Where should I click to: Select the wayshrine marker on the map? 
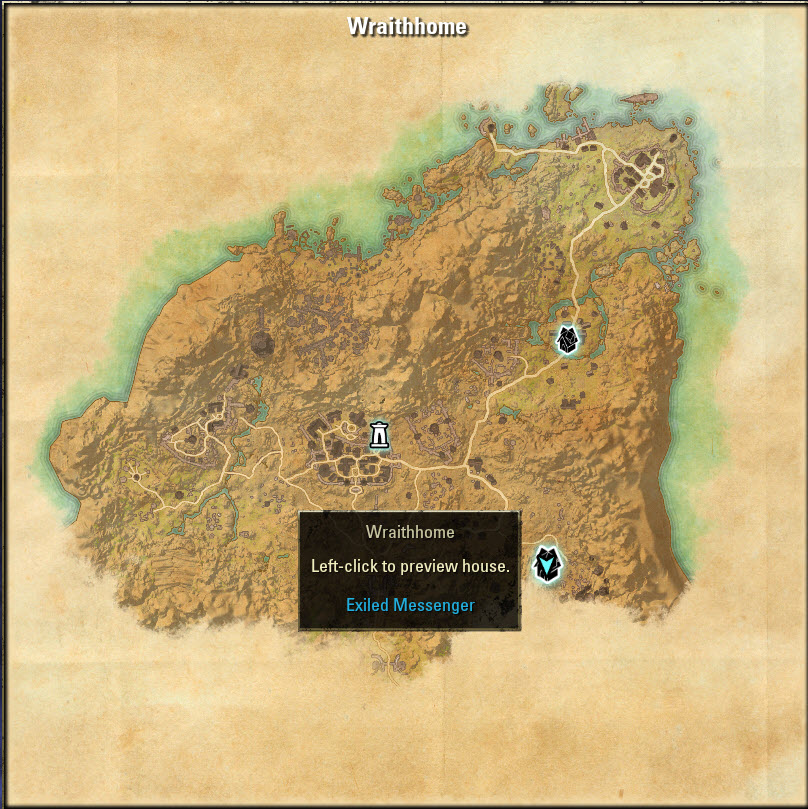[379, 435]
